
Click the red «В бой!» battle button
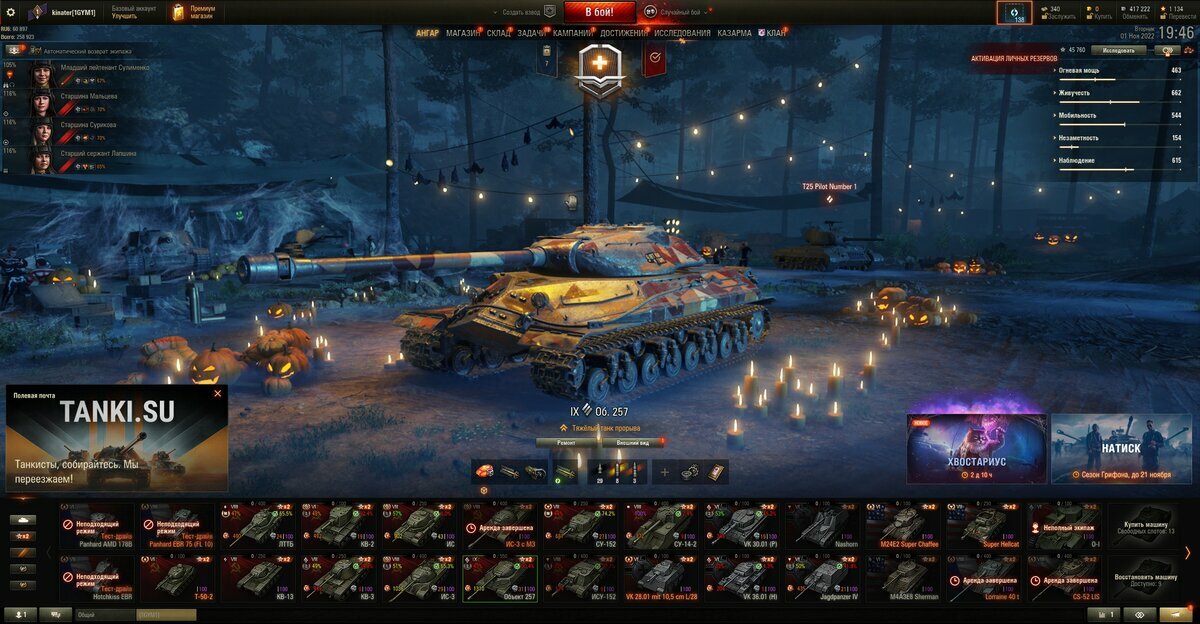[599, 12]
